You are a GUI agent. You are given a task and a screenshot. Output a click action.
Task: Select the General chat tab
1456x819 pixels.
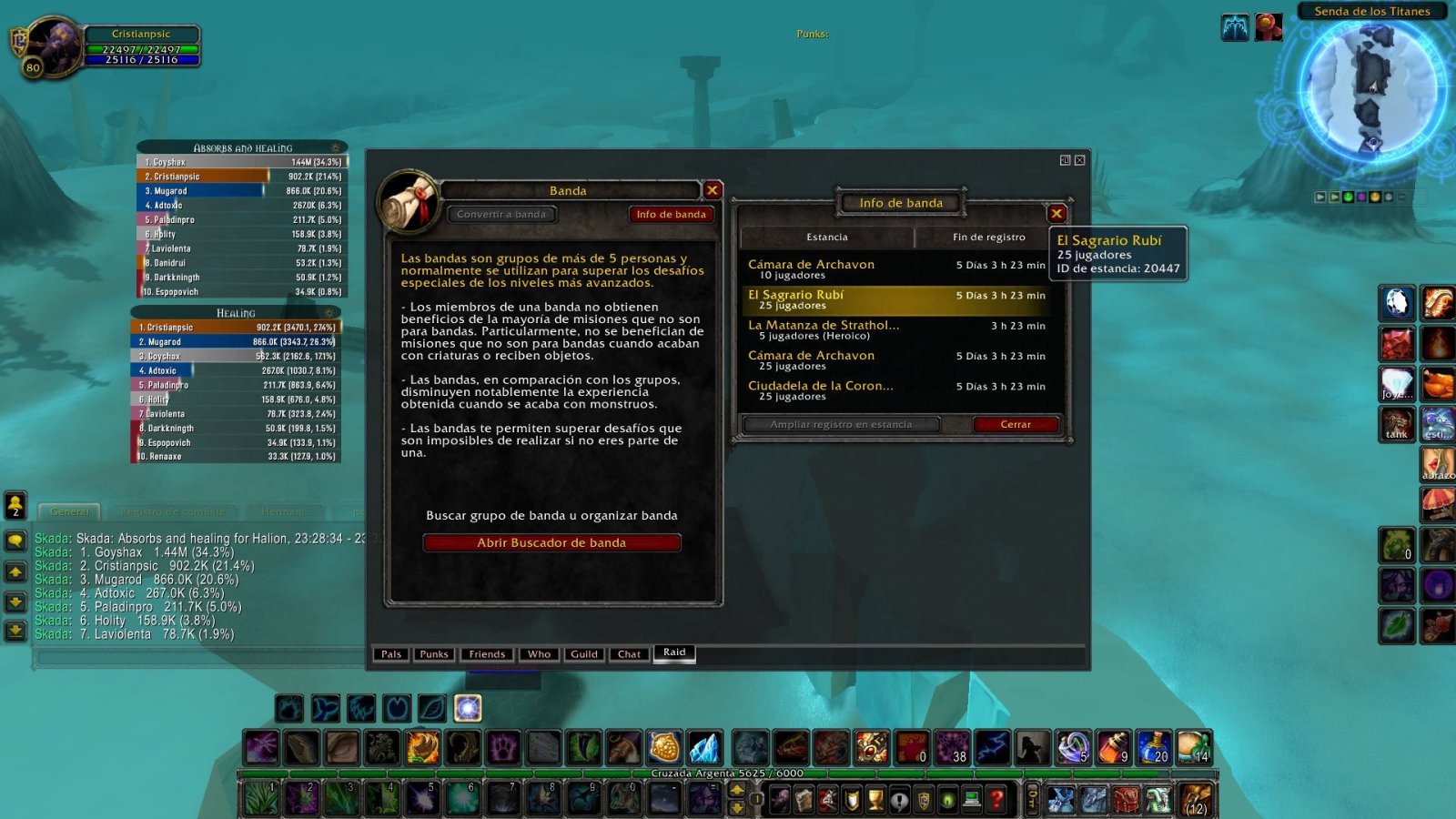click(x=70, y=511)
